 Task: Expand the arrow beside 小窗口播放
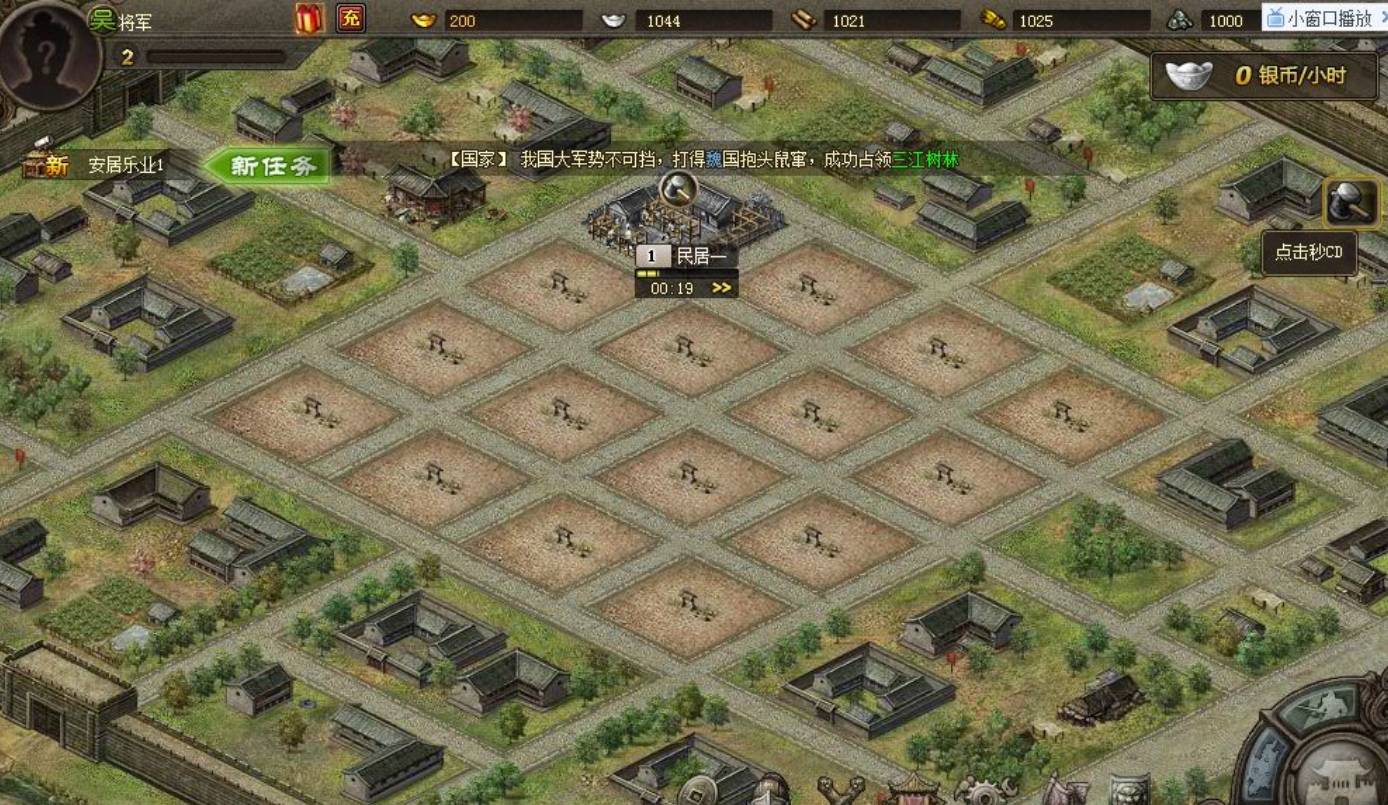[1384, 18]
